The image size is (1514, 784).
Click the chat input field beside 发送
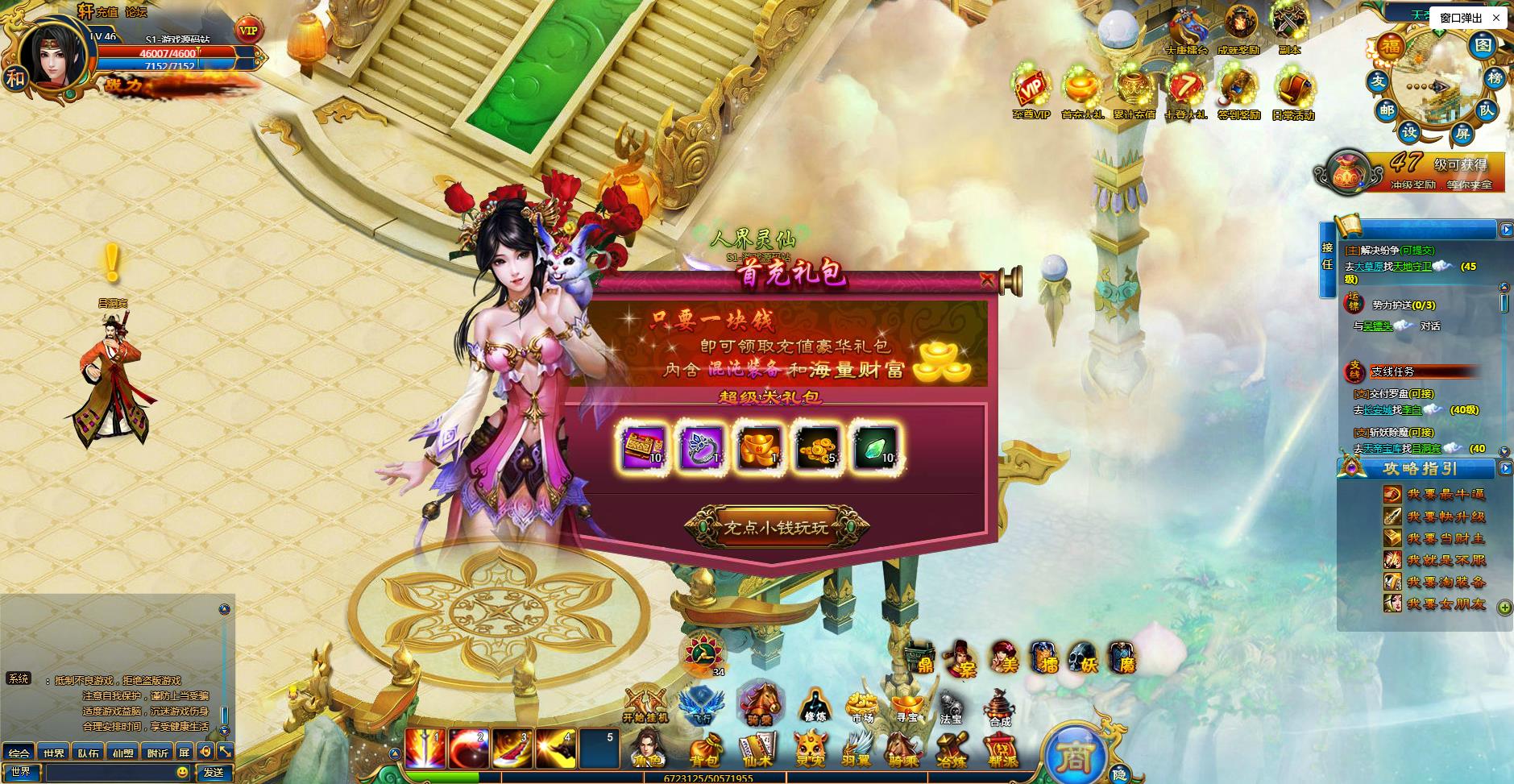click(x=110, y=771)
